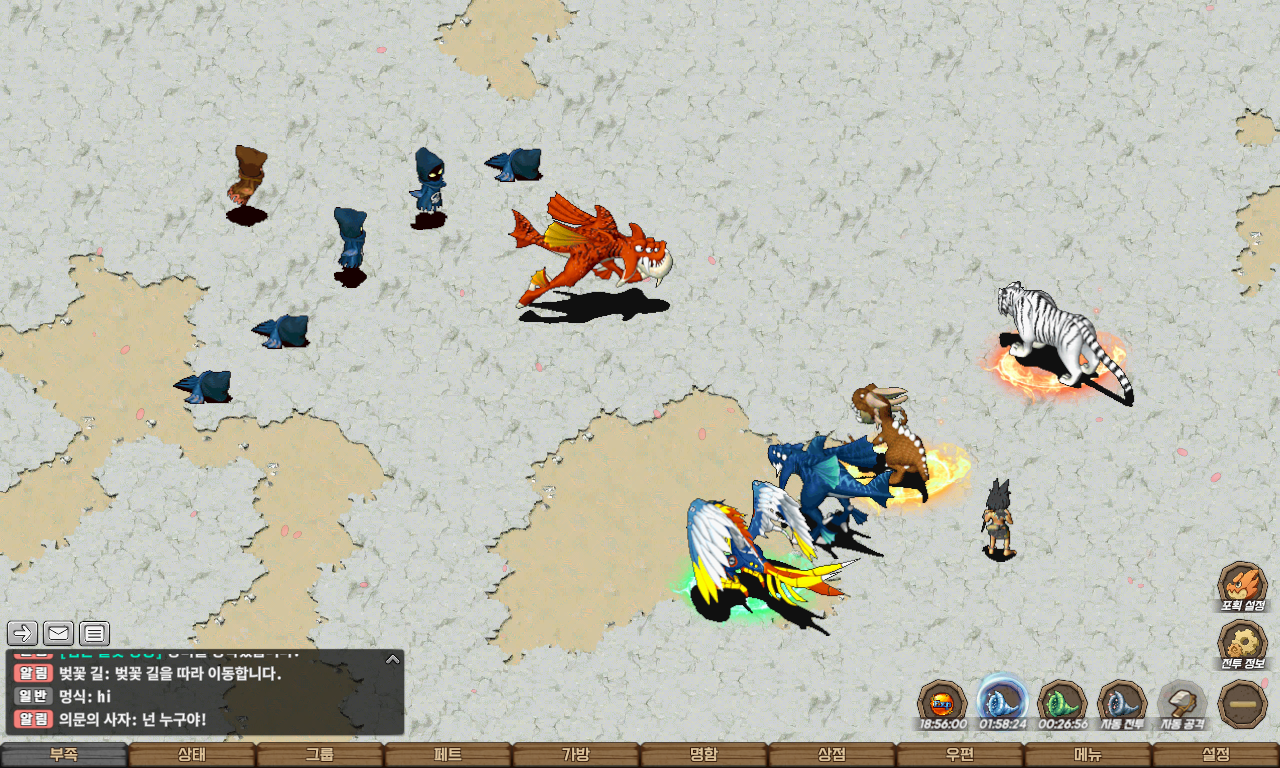The width and height of the screenshot is (1280, 768).
Task: Select the green horn buff icon
Action: click(x=1062, y=703)
